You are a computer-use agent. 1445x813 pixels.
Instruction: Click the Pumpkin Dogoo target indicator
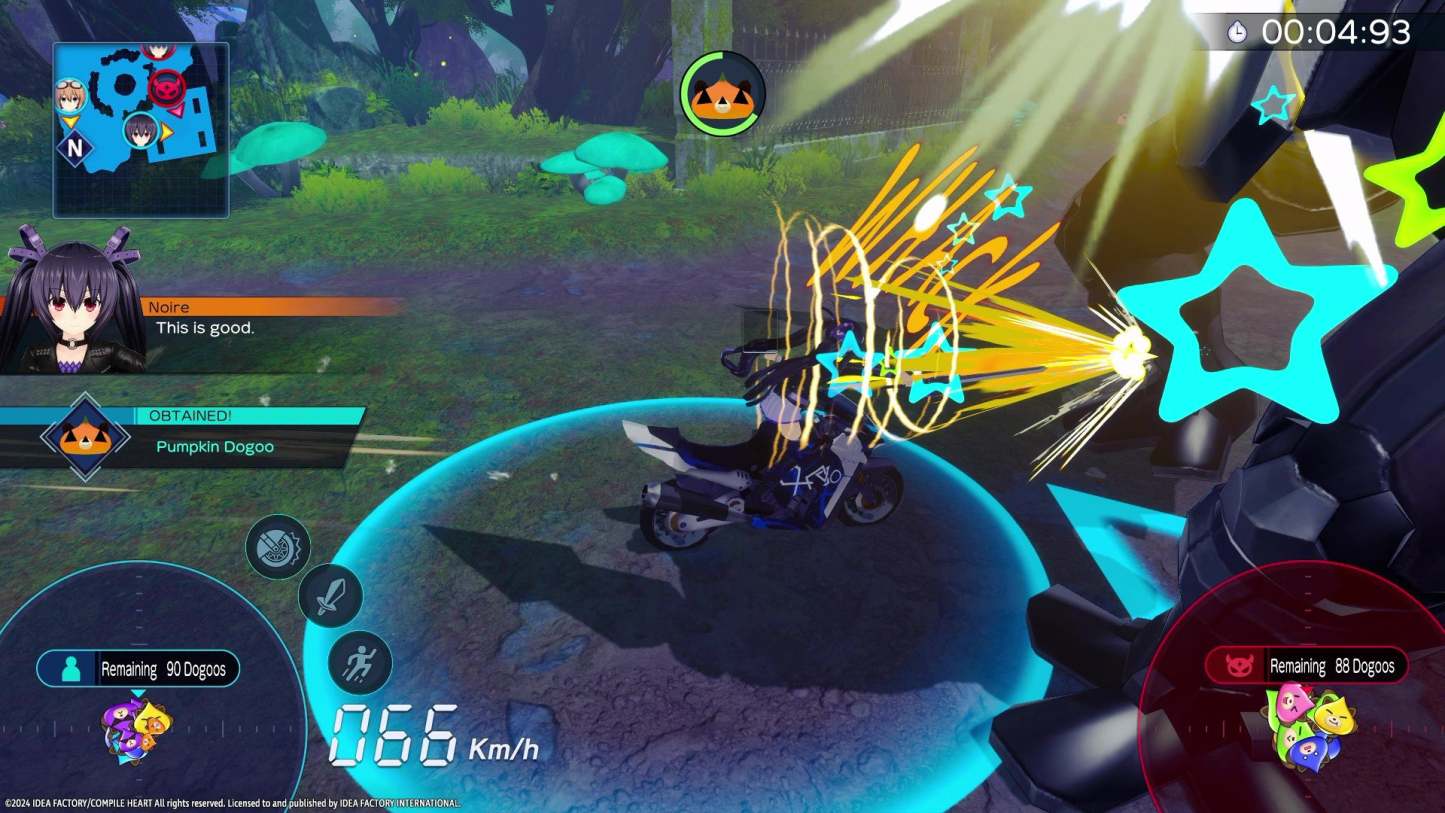point(723,94)
